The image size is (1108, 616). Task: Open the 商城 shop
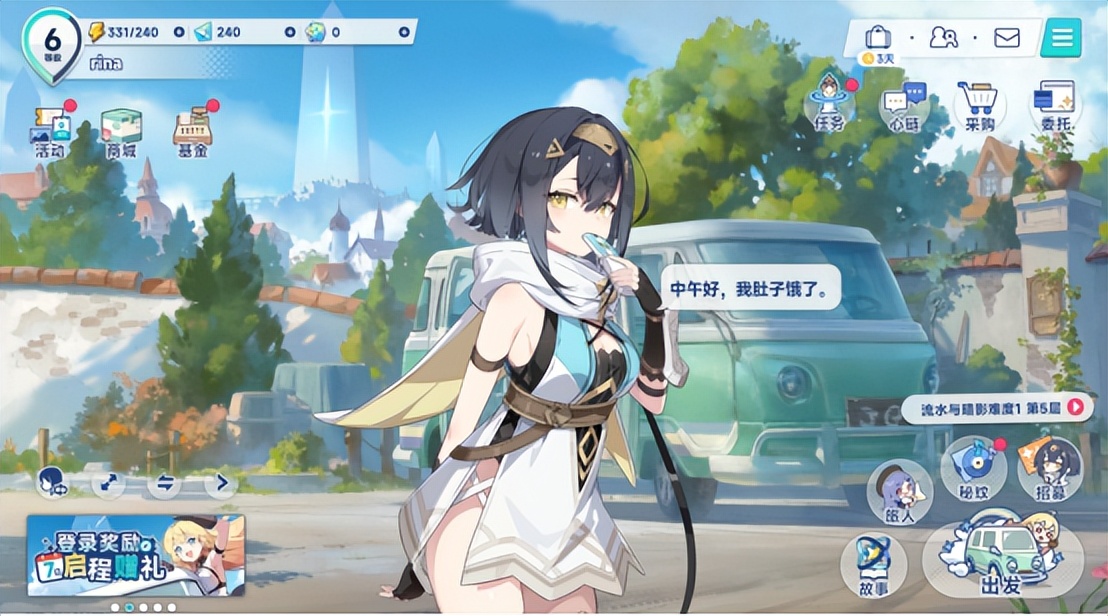tap(121, 132)
